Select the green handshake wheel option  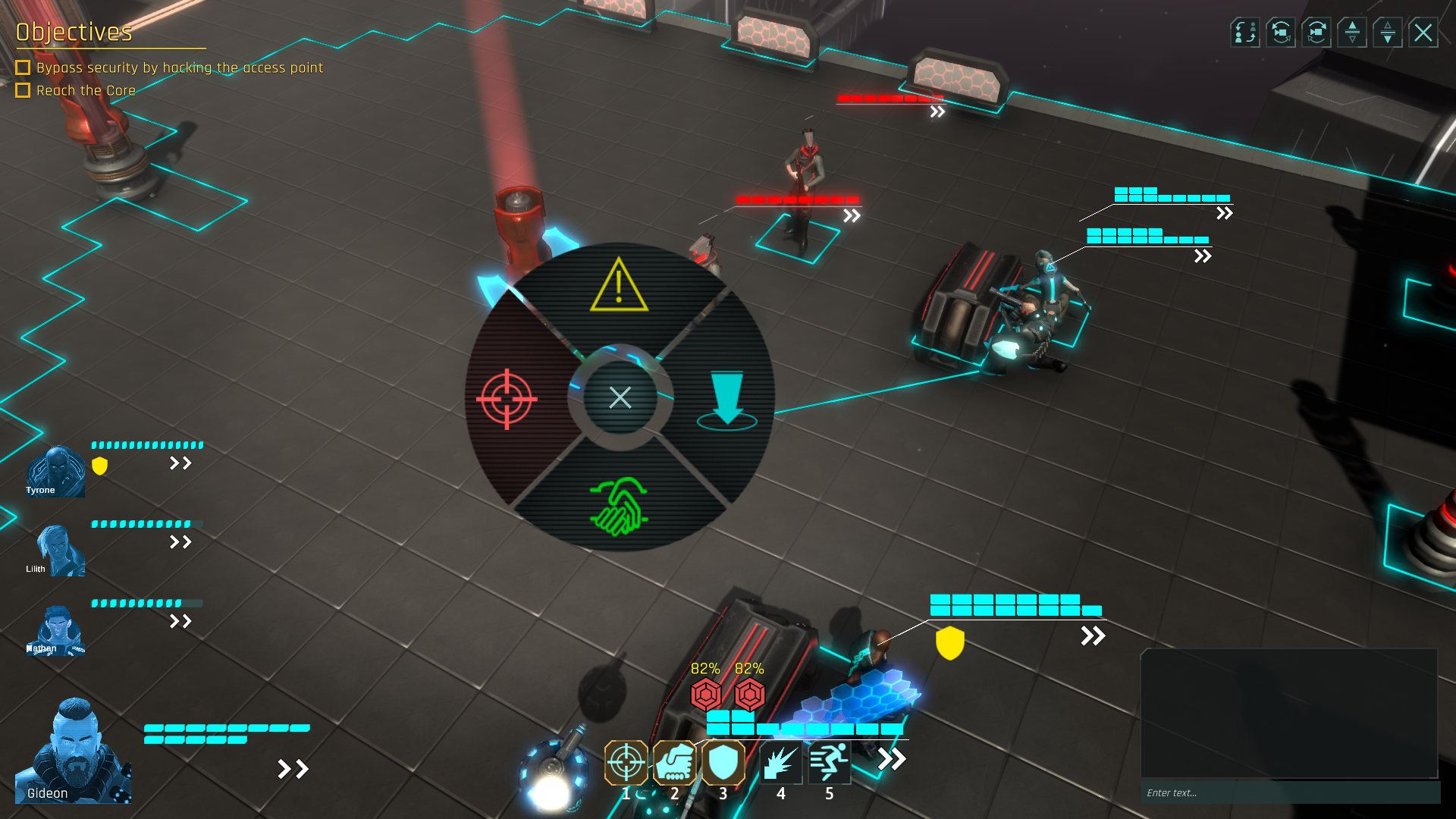point(619,506)
